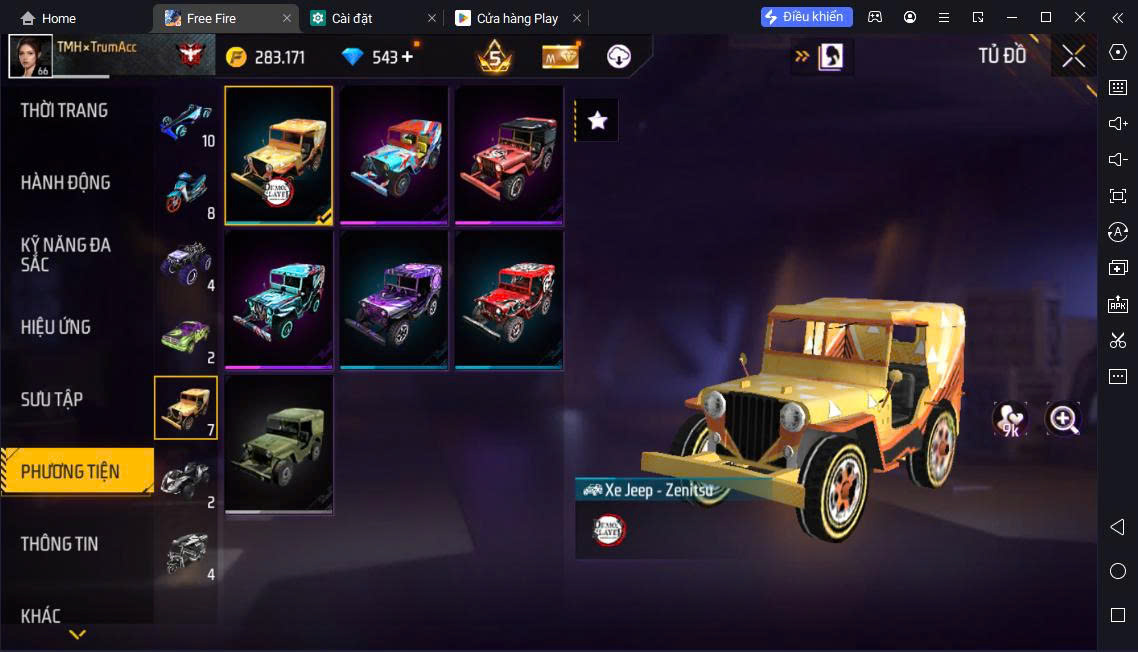Open the Hiệu Ứng category
The height and width of the screenshot is (652, 1138).
click(56, 327)
